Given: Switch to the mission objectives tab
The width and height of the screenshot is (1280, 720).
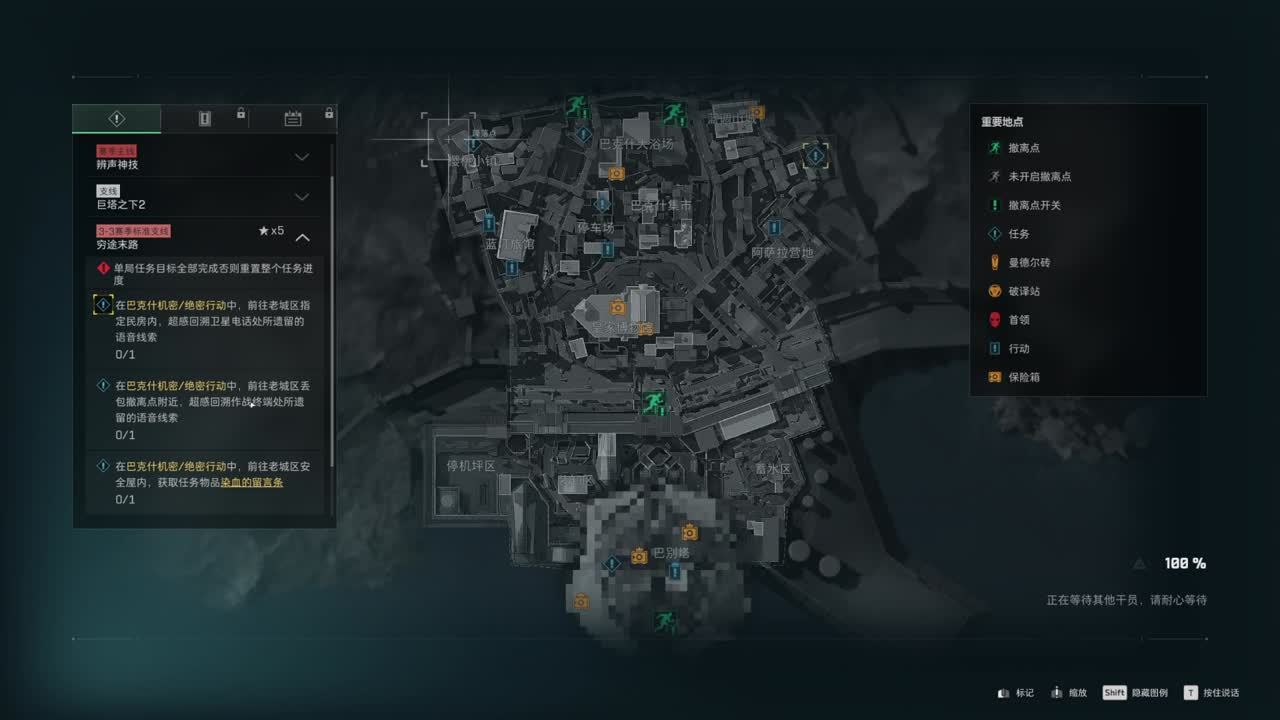Looking at the screenshot, I should pyautogui.click(x=116, y=119).
